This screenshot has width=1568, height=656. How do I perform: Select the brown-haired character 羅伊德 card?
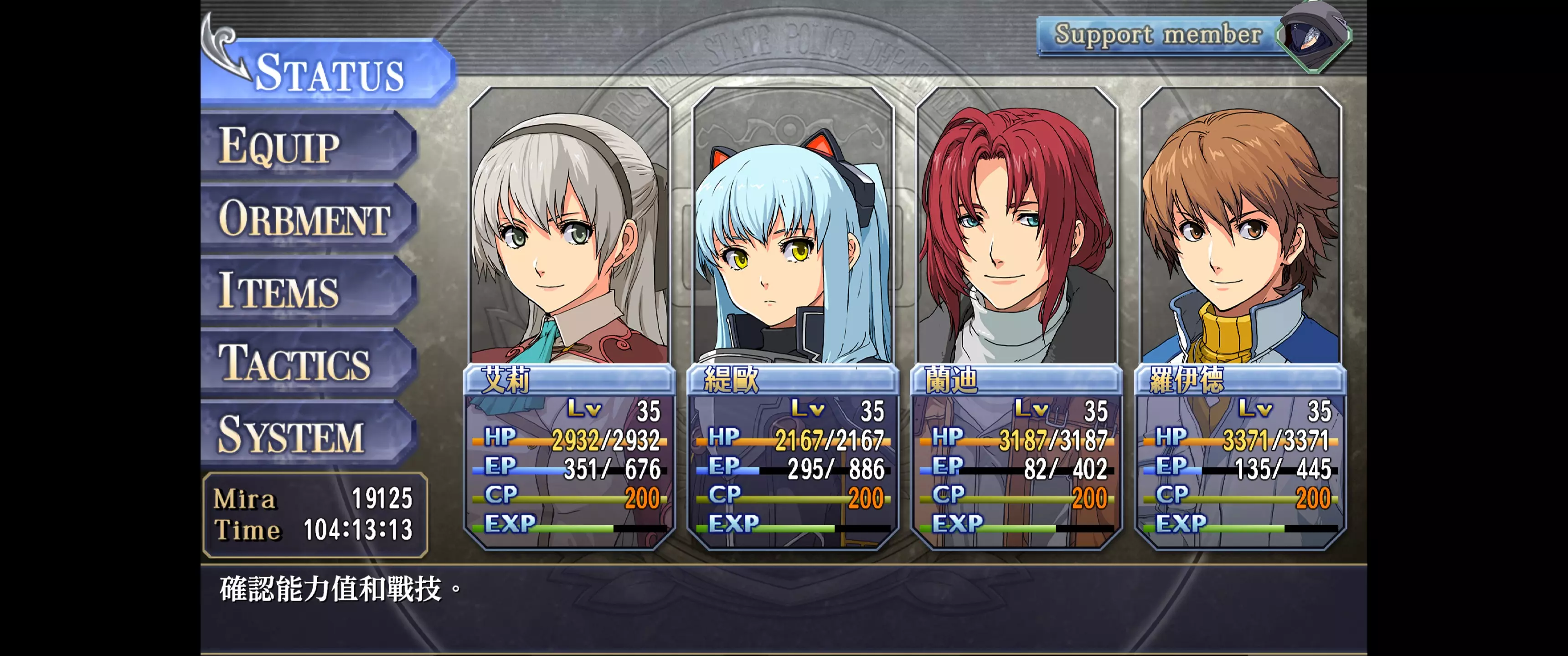click(x=1241, y=317)
